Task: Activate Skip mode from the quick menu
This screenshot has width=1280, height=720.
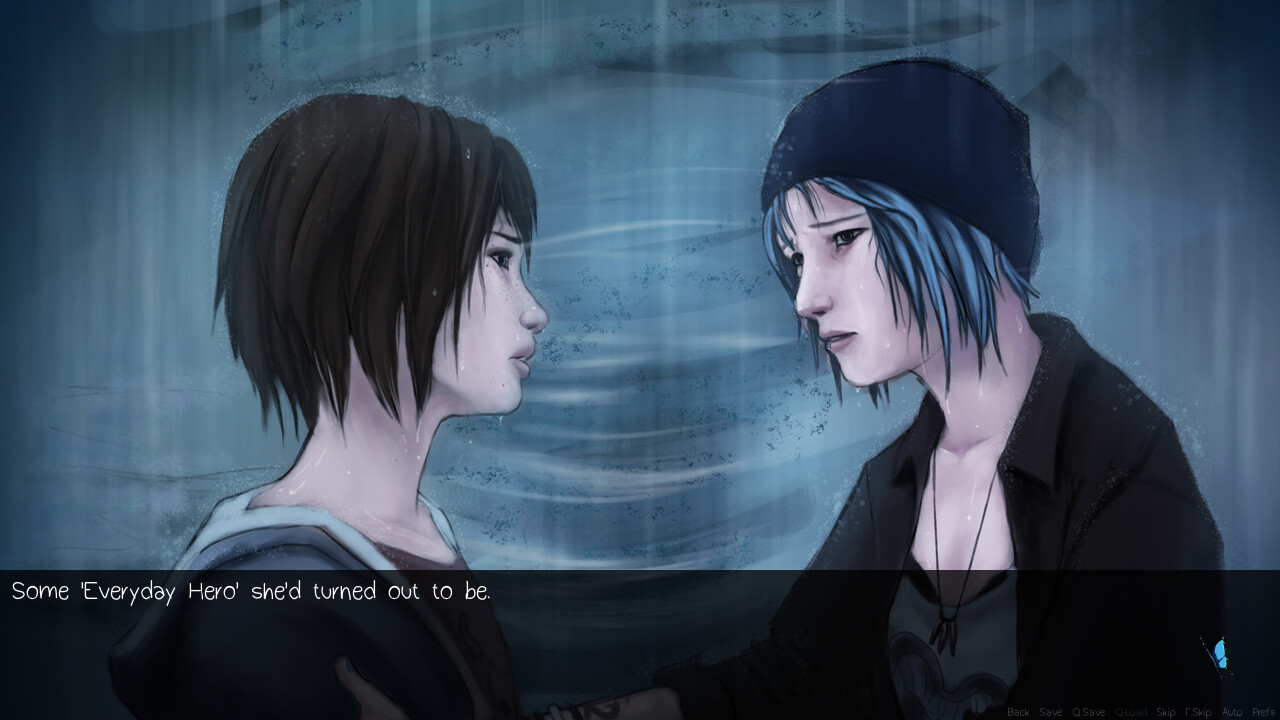Action: [1166, 712]
